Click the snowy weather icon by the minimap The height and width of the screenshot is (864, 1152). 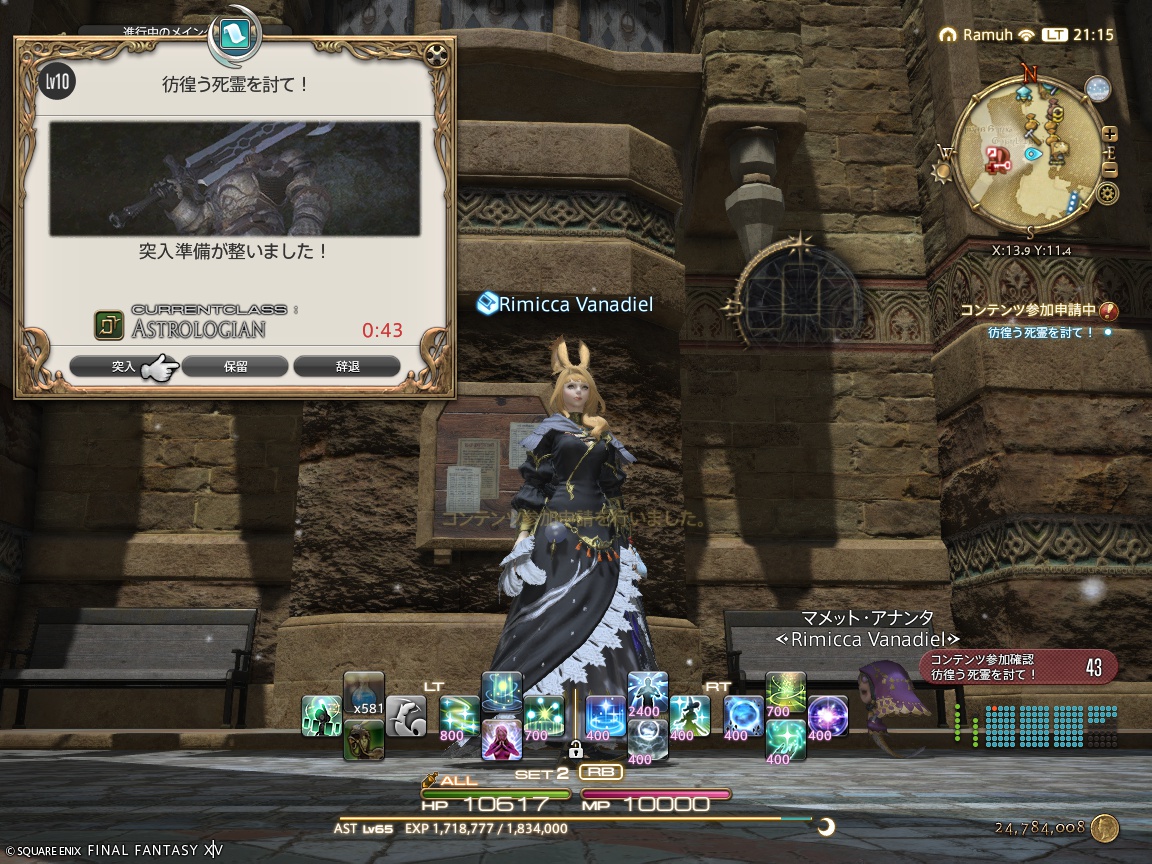point(1098,89)
